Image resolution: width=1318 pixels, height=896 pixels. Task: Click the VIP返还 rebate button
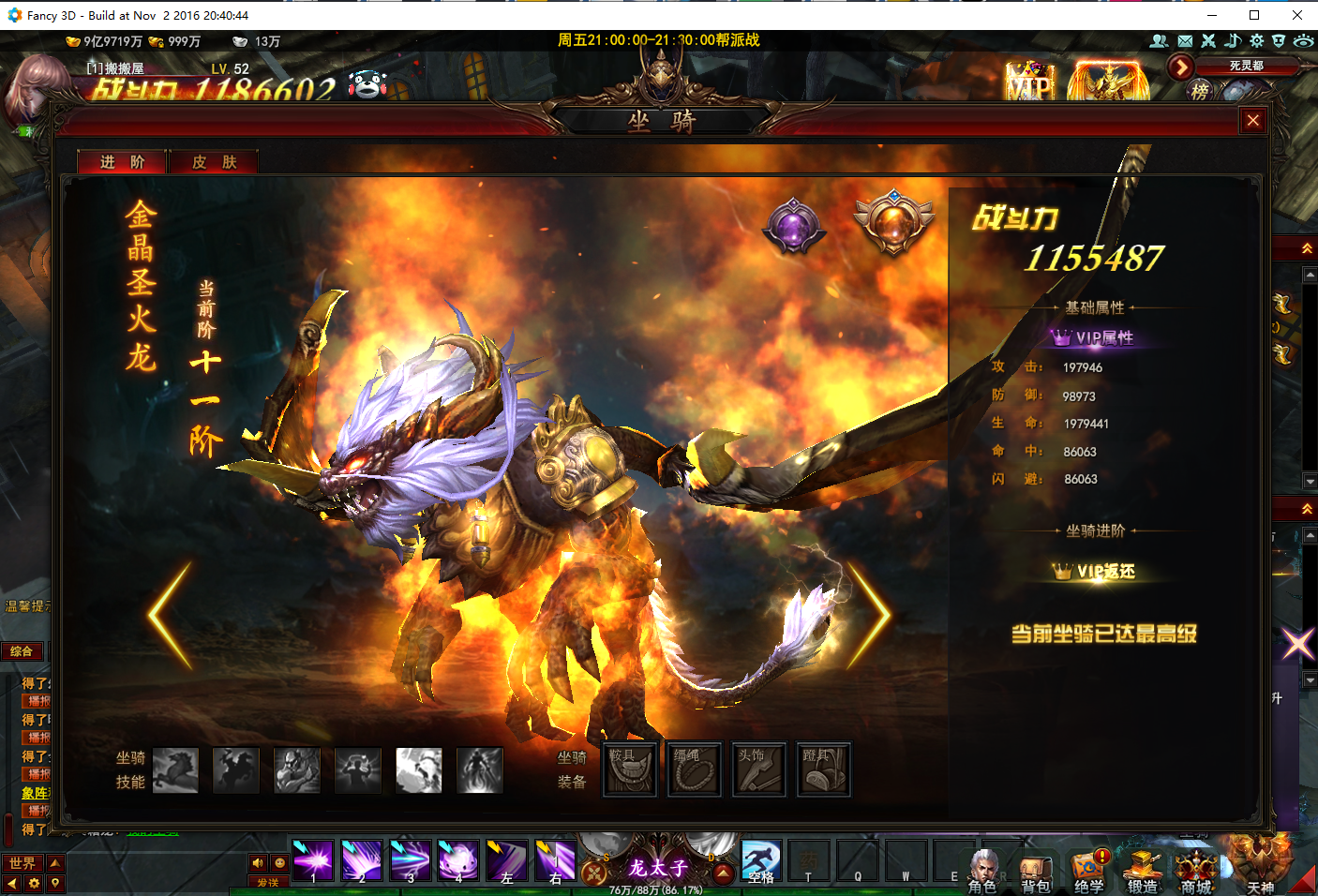point(1094,571)
